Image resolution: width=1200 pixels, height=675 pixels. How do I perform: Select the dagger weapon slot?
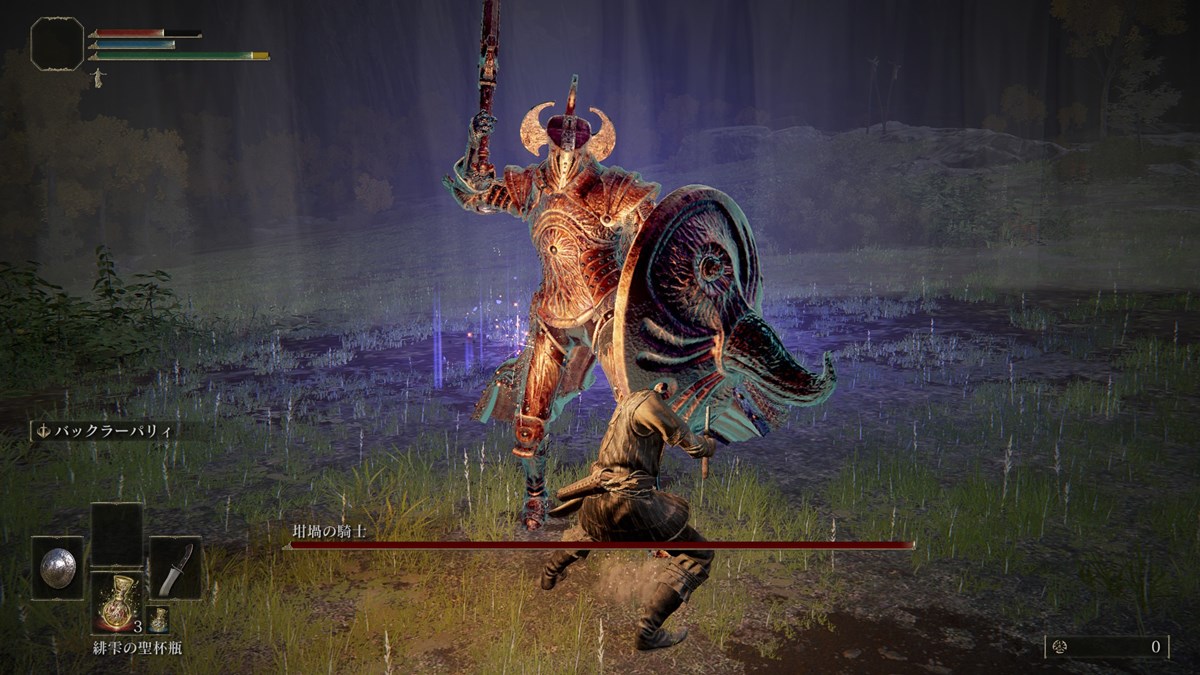[x=175, y=568]
